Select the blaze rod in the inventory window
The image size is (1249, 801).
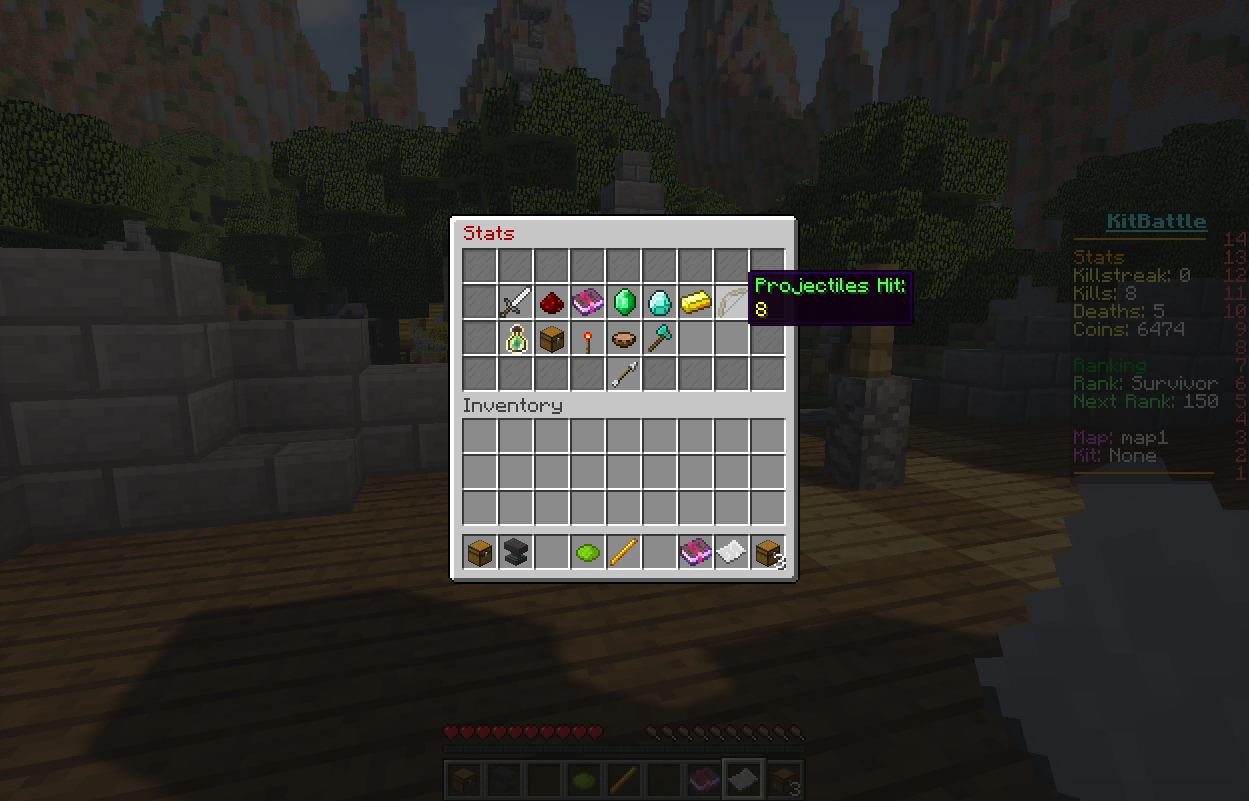click(624, 551)
